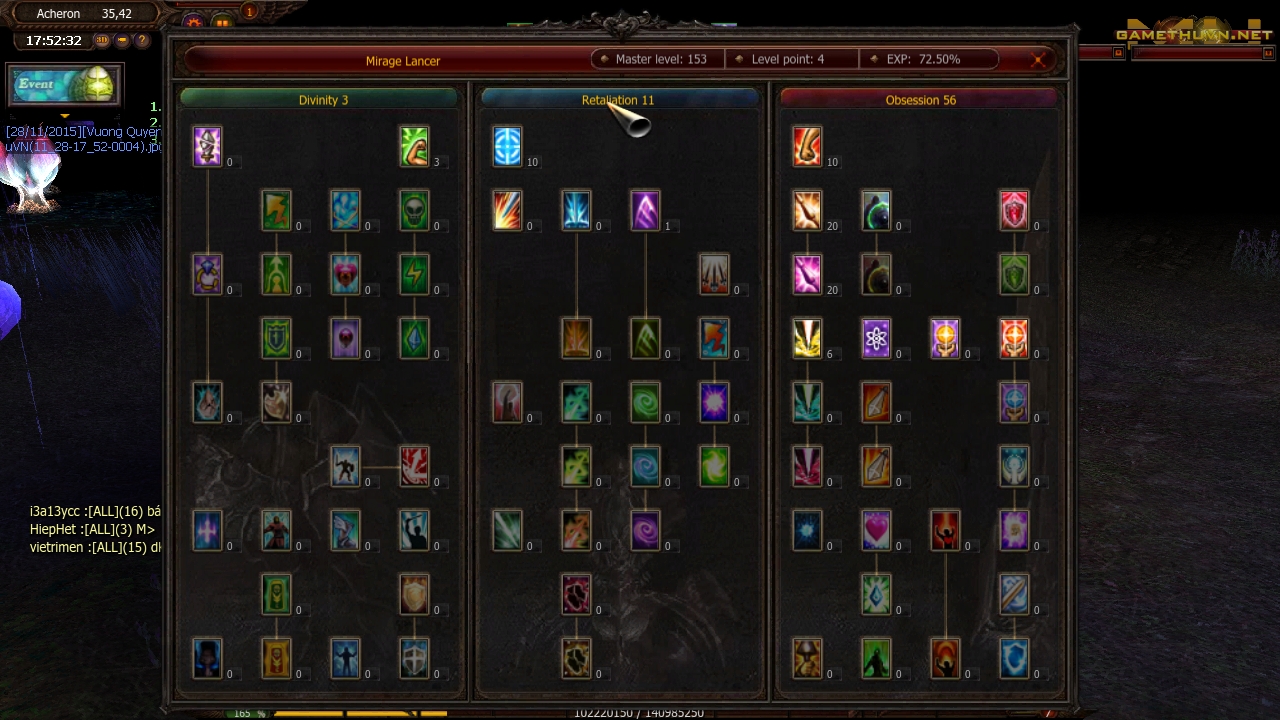Image resolution: width=1280 pixels, height=720 pixels.
Task: Click the red wing skill icon
Action: (414, 466)
